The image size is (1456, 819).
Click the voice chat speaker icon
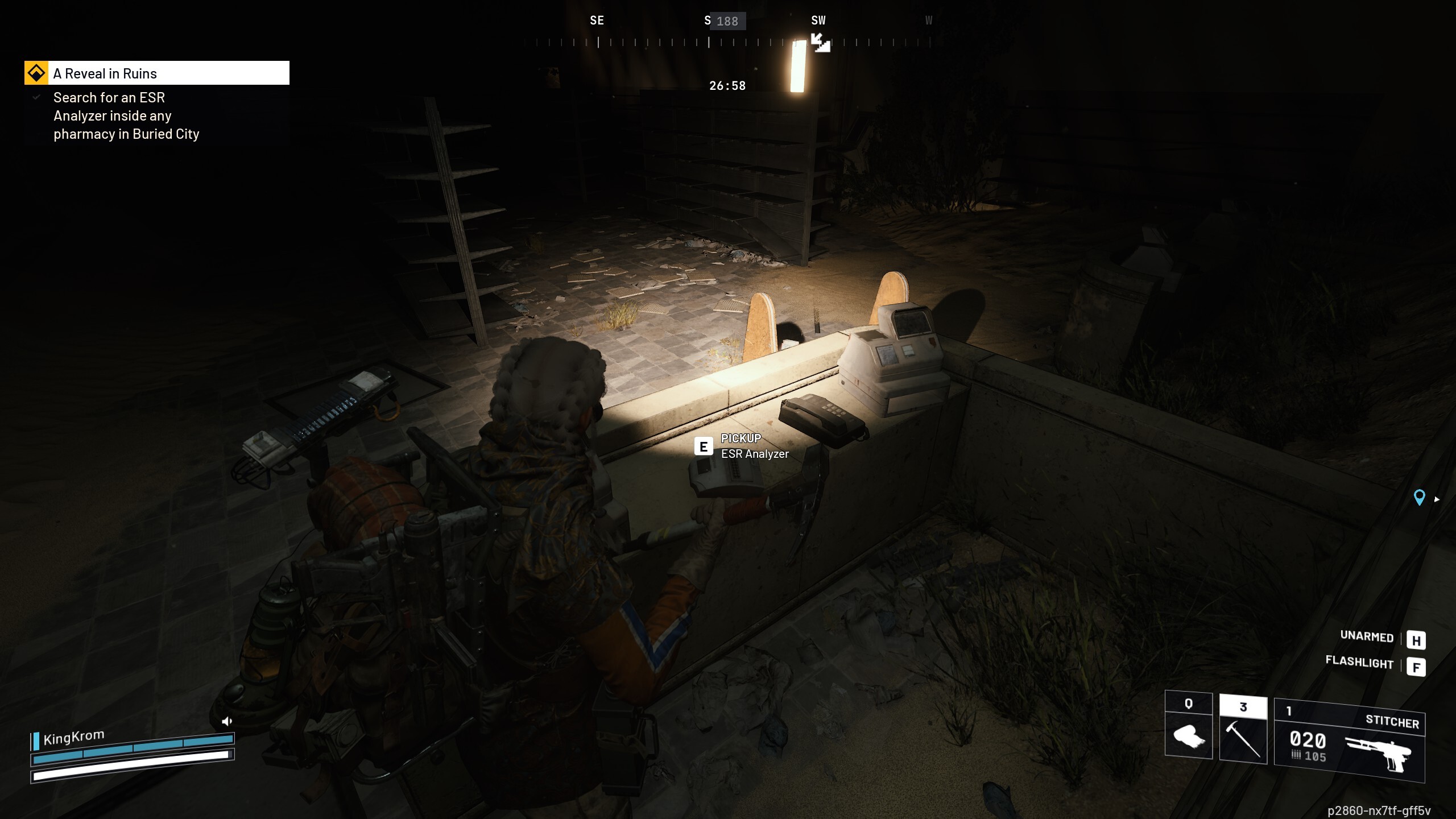pyautogui.click(x=227, y=721)
